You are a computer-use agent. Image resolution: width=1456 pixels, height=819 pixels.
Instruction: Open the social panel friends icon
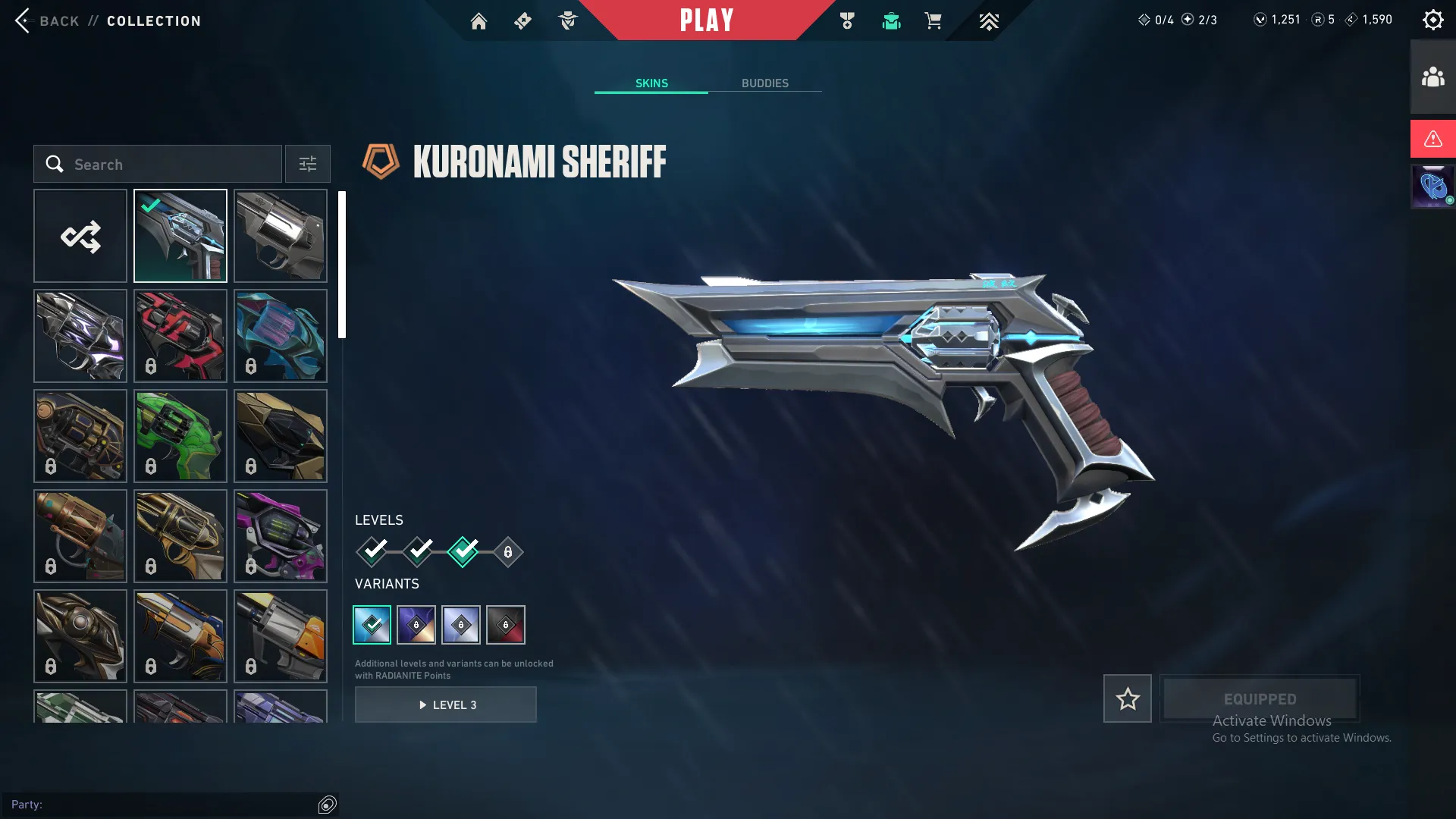coord(1432,75)
